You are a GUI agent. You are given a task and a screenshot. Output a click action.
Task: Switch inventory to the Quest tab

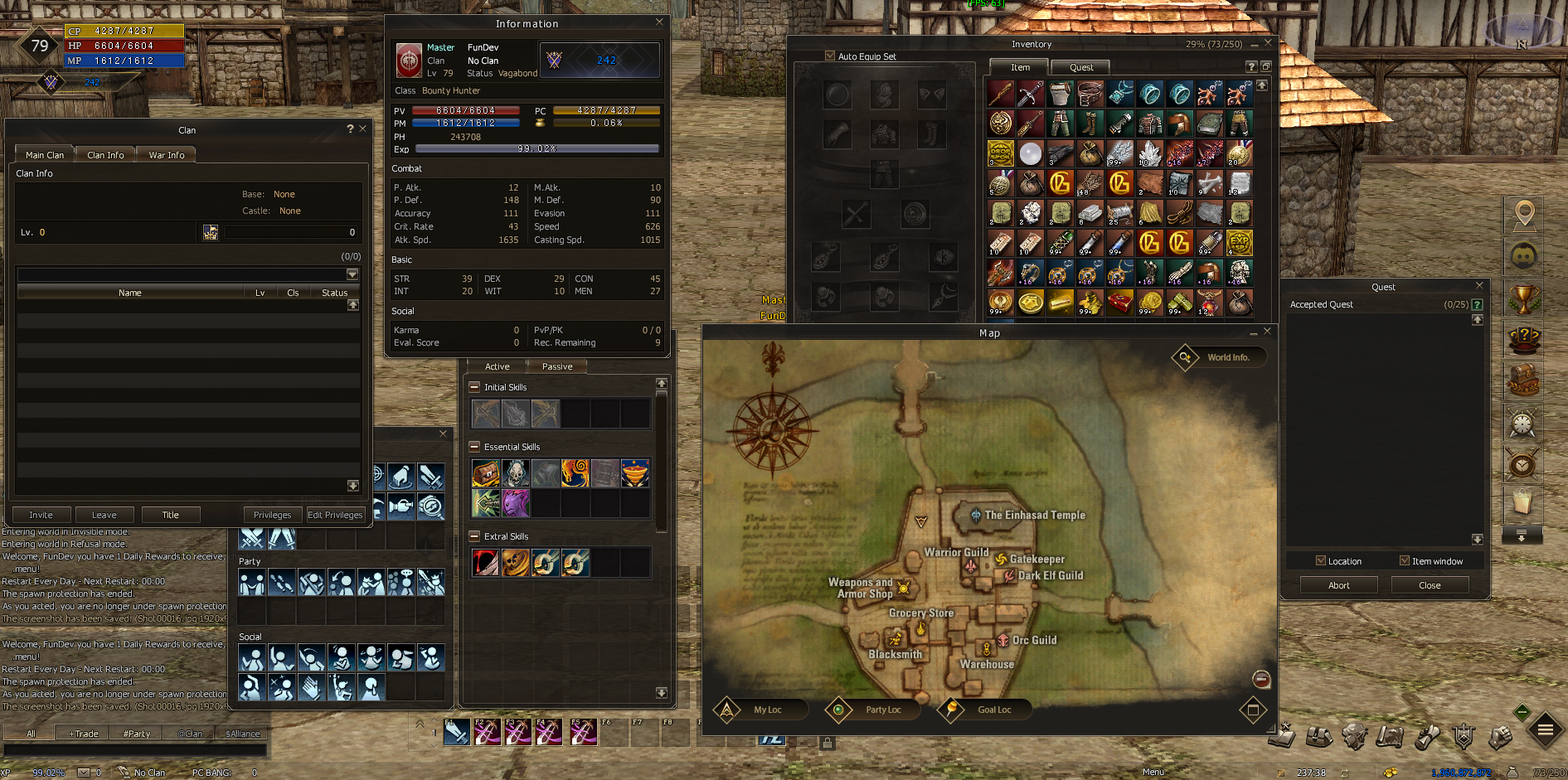[1081, 68]
